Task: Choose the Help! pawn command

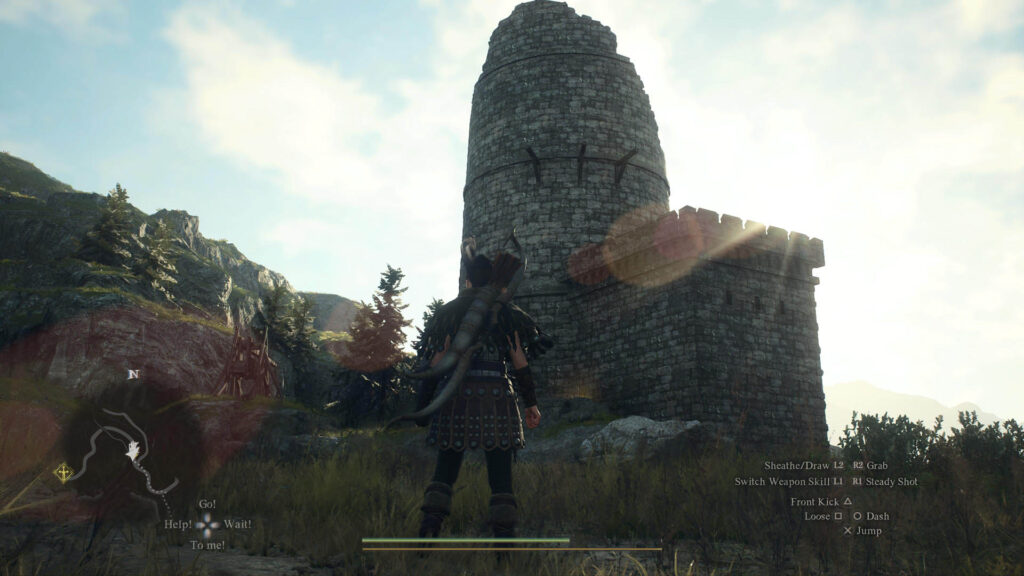Action: tap(178, 524)
